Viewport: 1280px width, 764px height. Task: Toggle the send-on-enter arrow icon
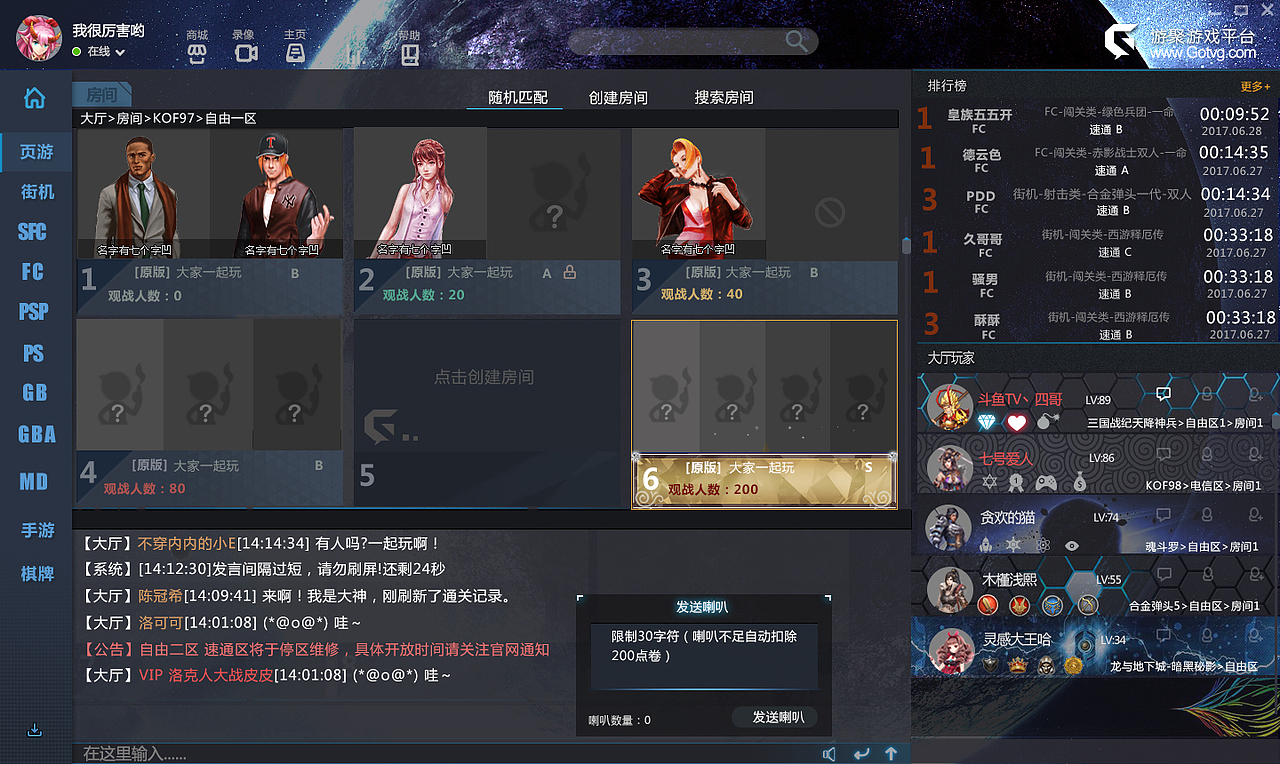861,753
